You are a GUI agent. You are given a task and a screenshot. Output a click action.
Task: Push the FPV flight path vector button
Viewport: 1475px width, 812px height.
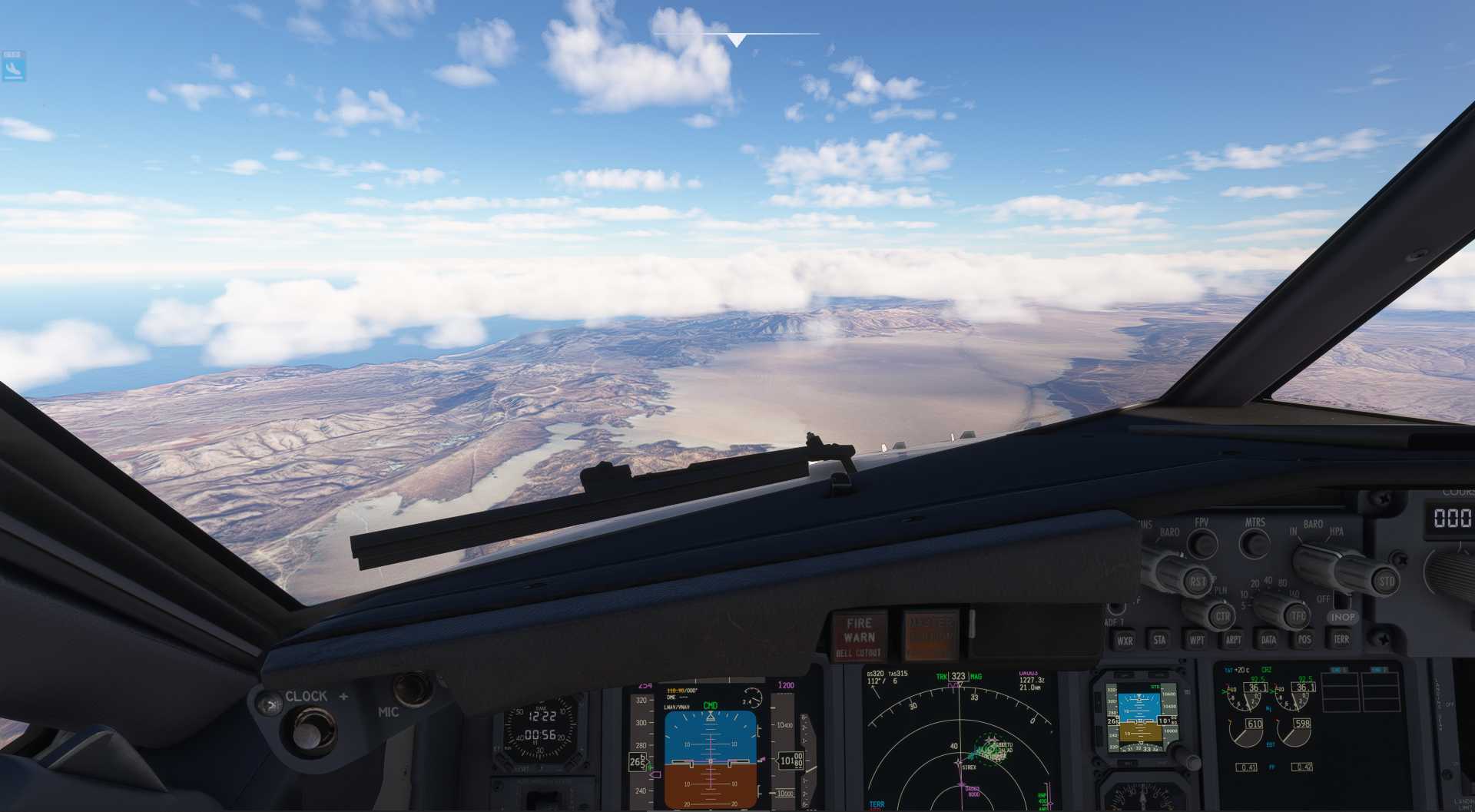1202,544
